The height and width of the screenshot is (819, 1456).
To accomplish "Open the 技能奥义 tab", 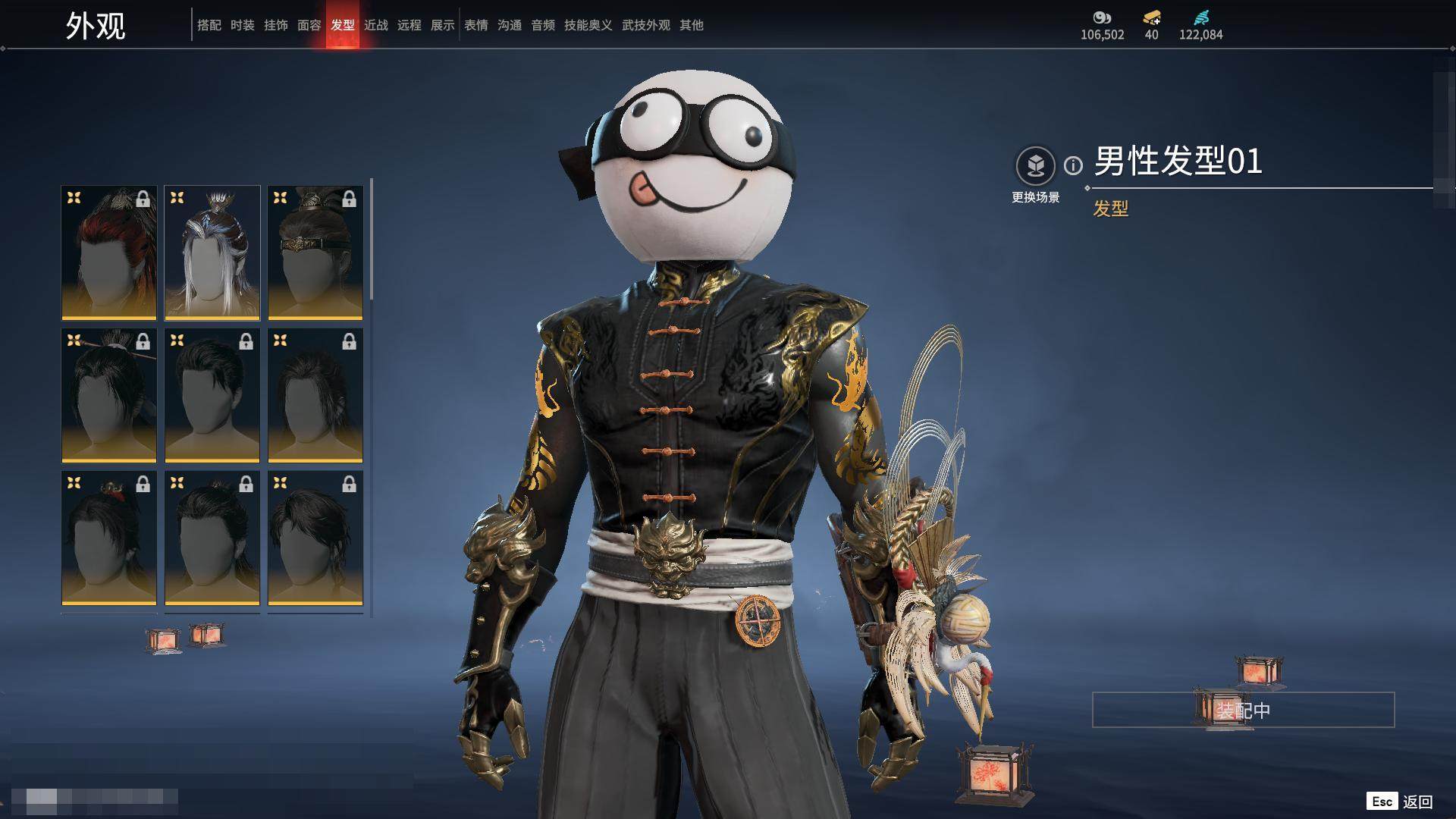I will click(x=588, y=25).
